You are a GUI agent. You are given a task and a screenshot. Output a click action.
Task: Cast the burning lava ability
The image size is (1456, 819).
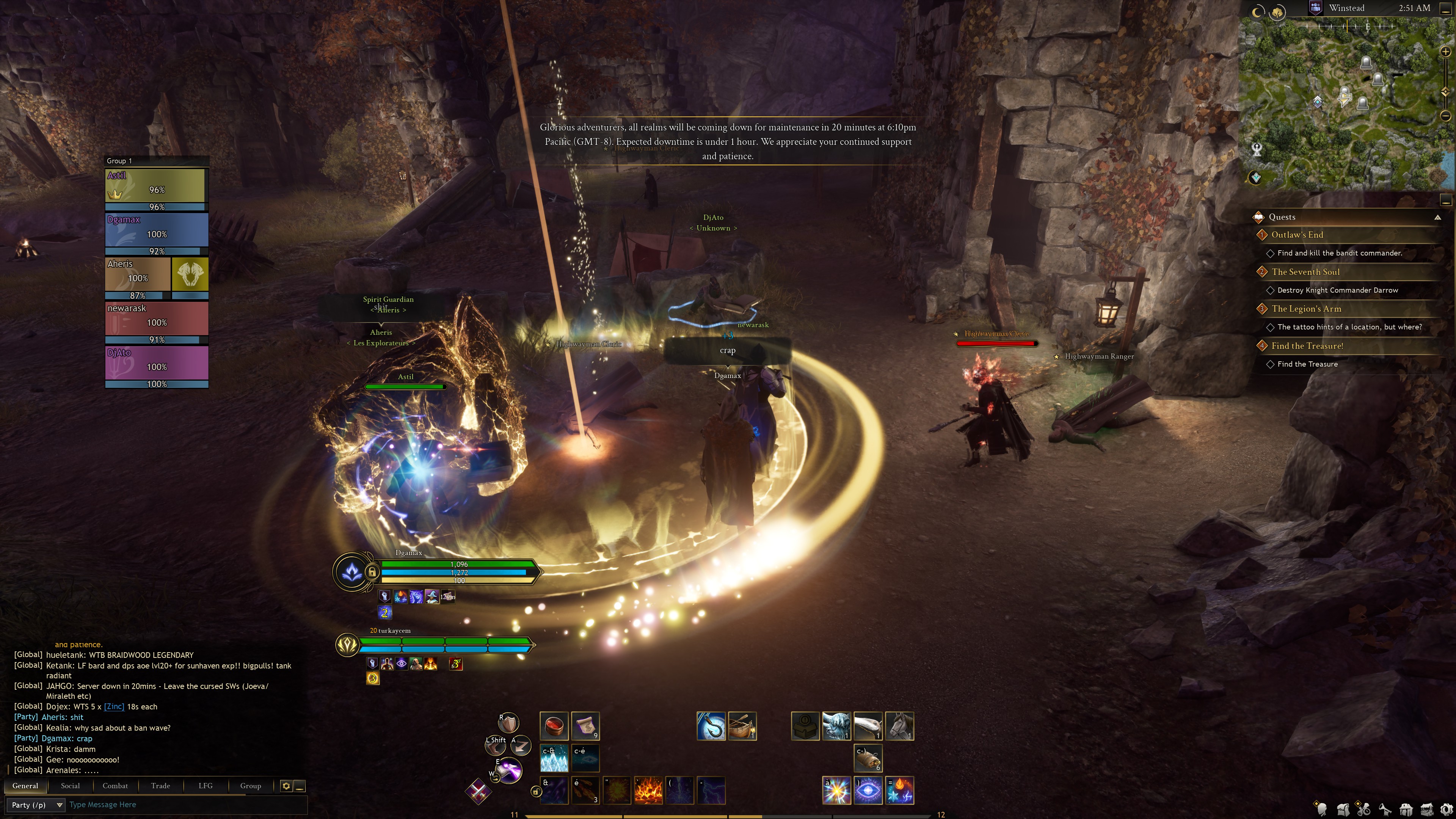[x=648, y=790]
